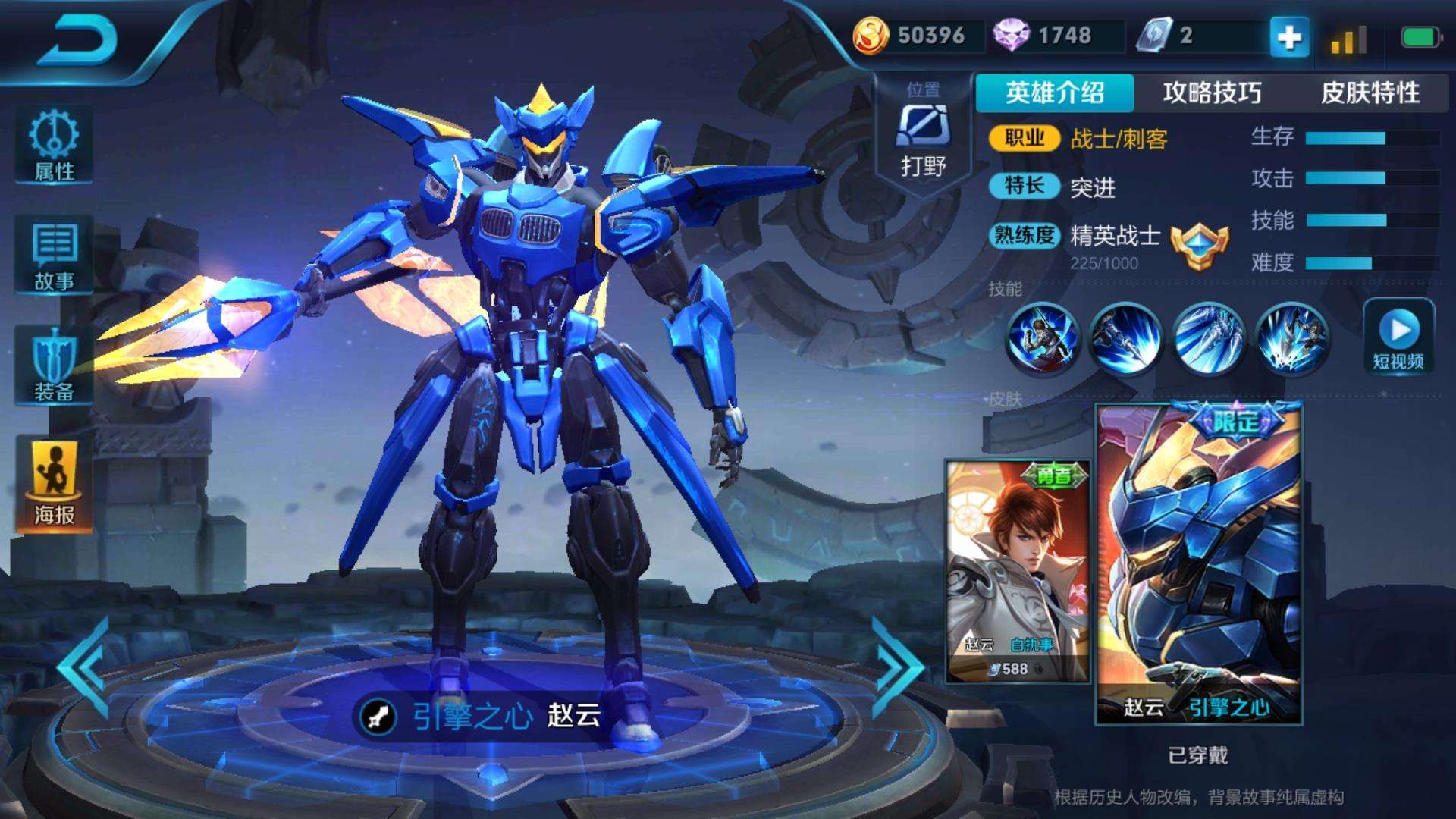Click the blue plus add-currency button
Viewport: 1456px width, 819px height.
click(1289, 36)
